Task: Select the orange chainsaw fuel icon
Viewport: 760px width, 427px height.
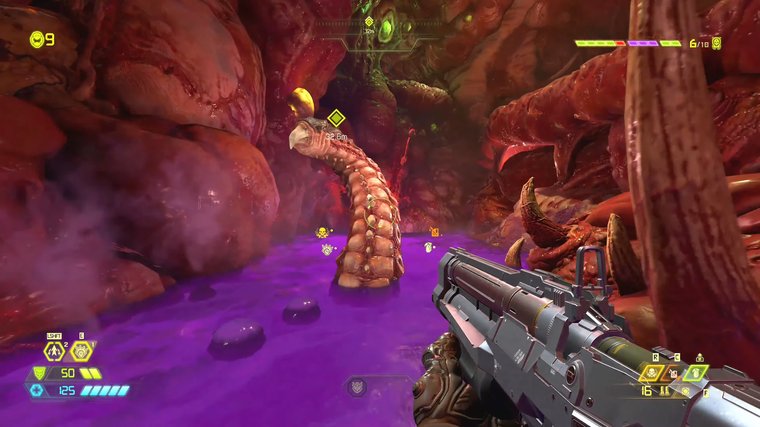Action: pos(674,372)
